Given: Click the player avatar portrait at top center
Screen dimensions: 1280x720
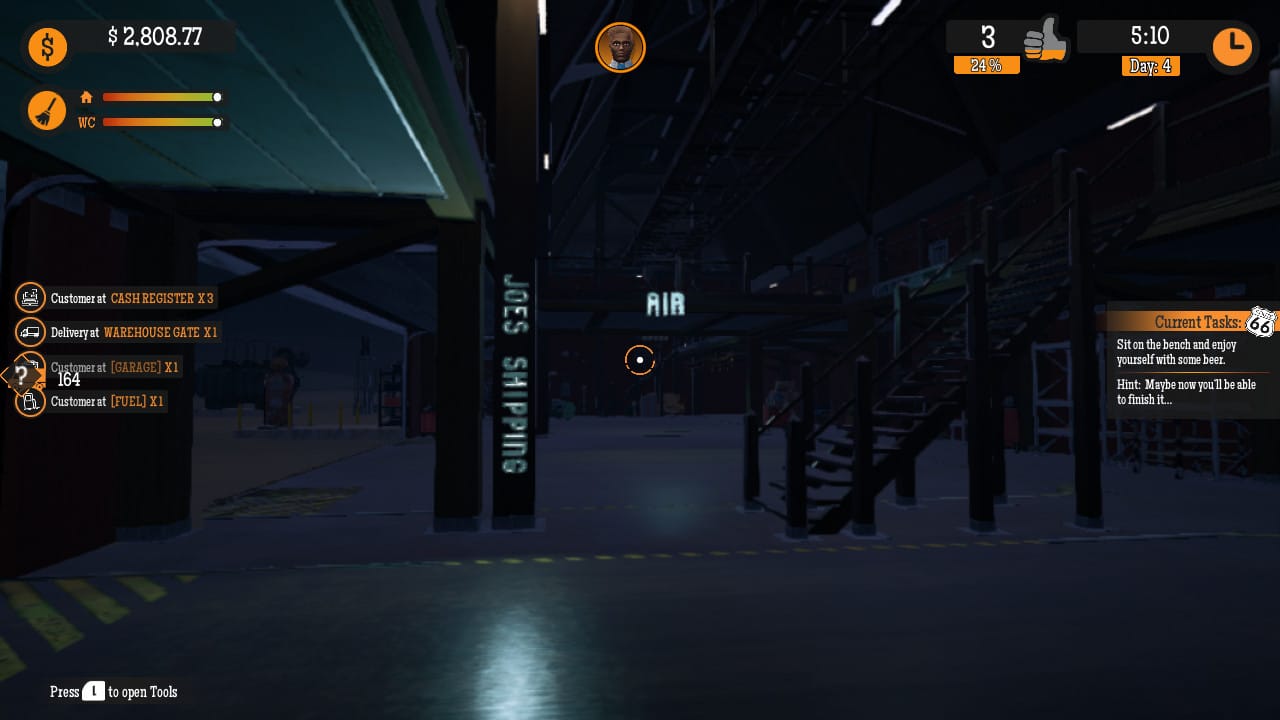Looking at the screenshot, I should tap(620, 47).
